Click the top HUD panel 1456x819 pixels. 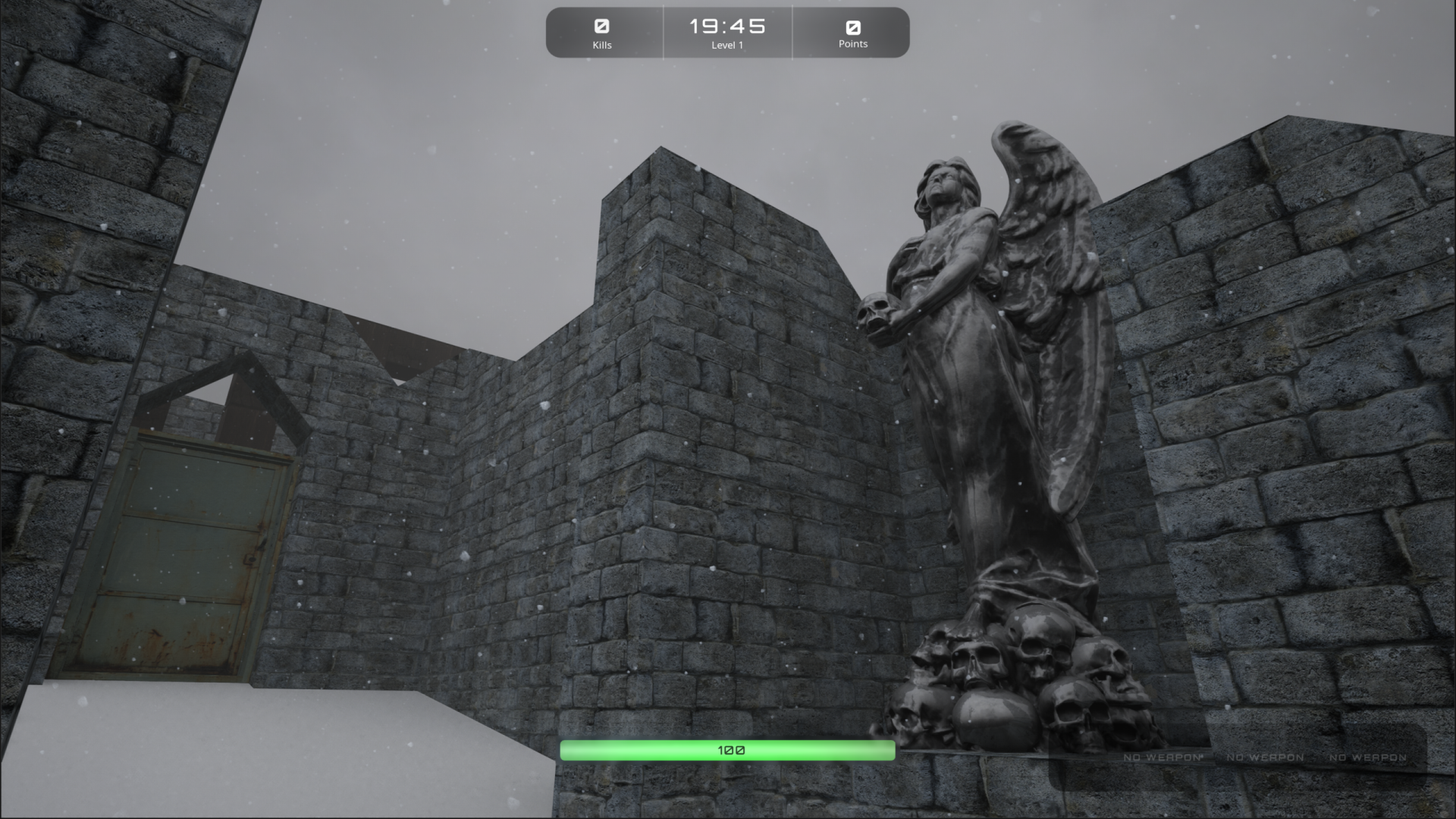[727, 33]
